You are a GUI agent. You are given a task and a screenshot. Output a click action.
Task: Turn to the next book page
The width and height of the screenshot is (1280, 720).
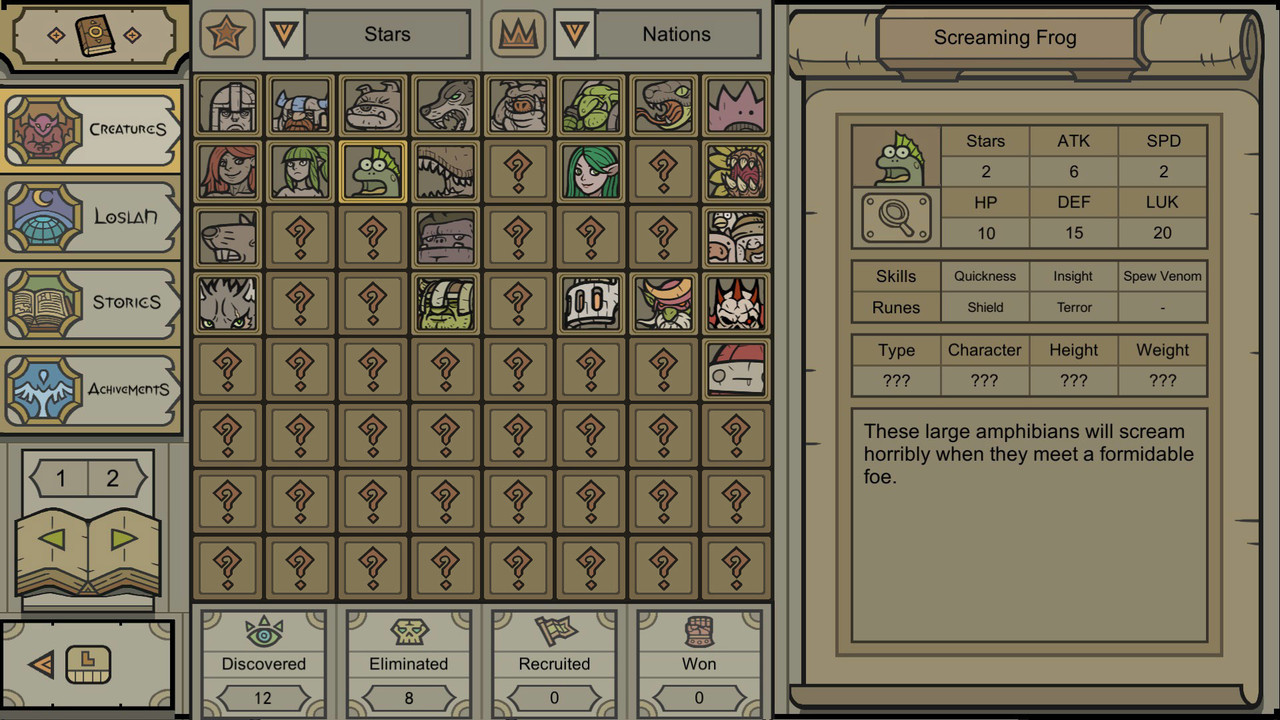pos(124,540)
